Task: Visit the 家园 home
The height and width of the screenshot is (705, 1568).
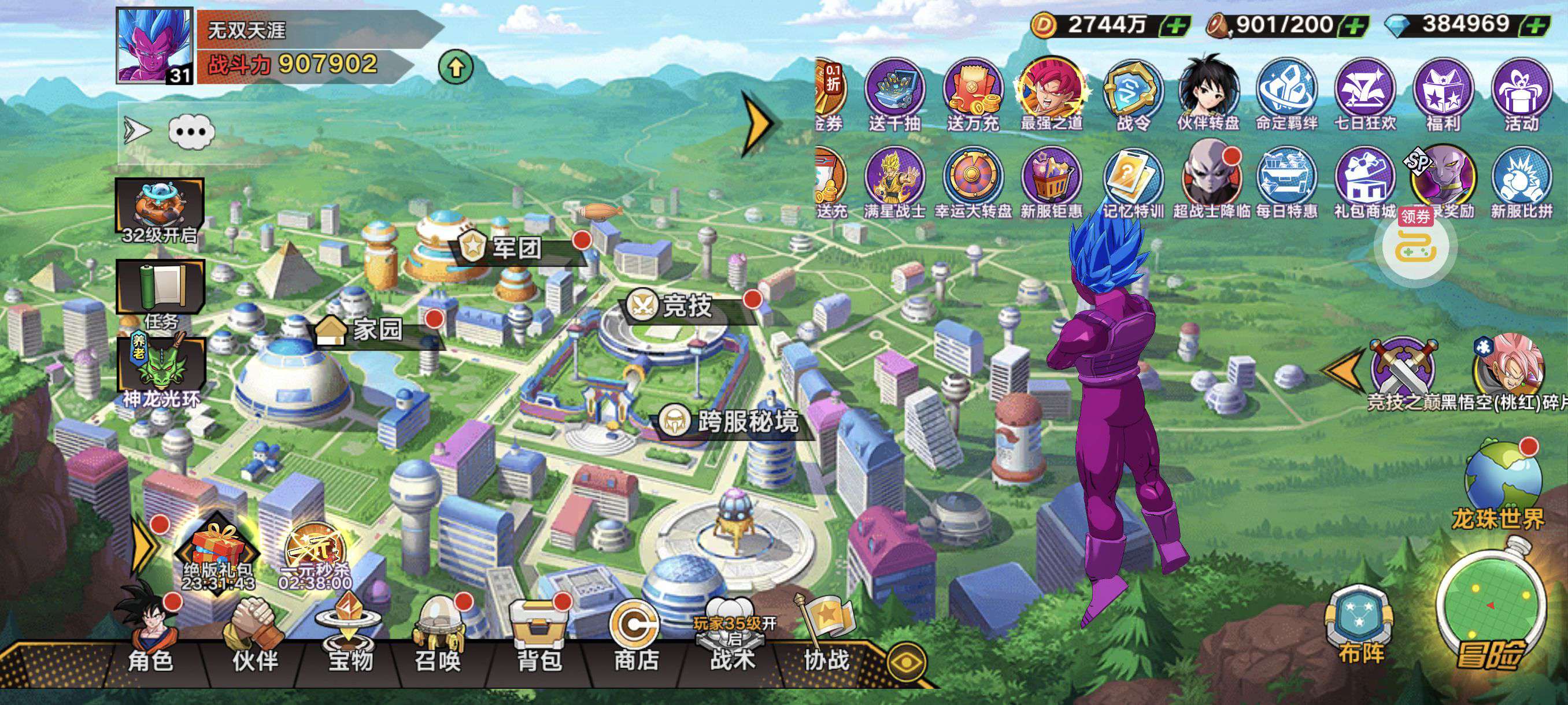Action: [378, 330]
